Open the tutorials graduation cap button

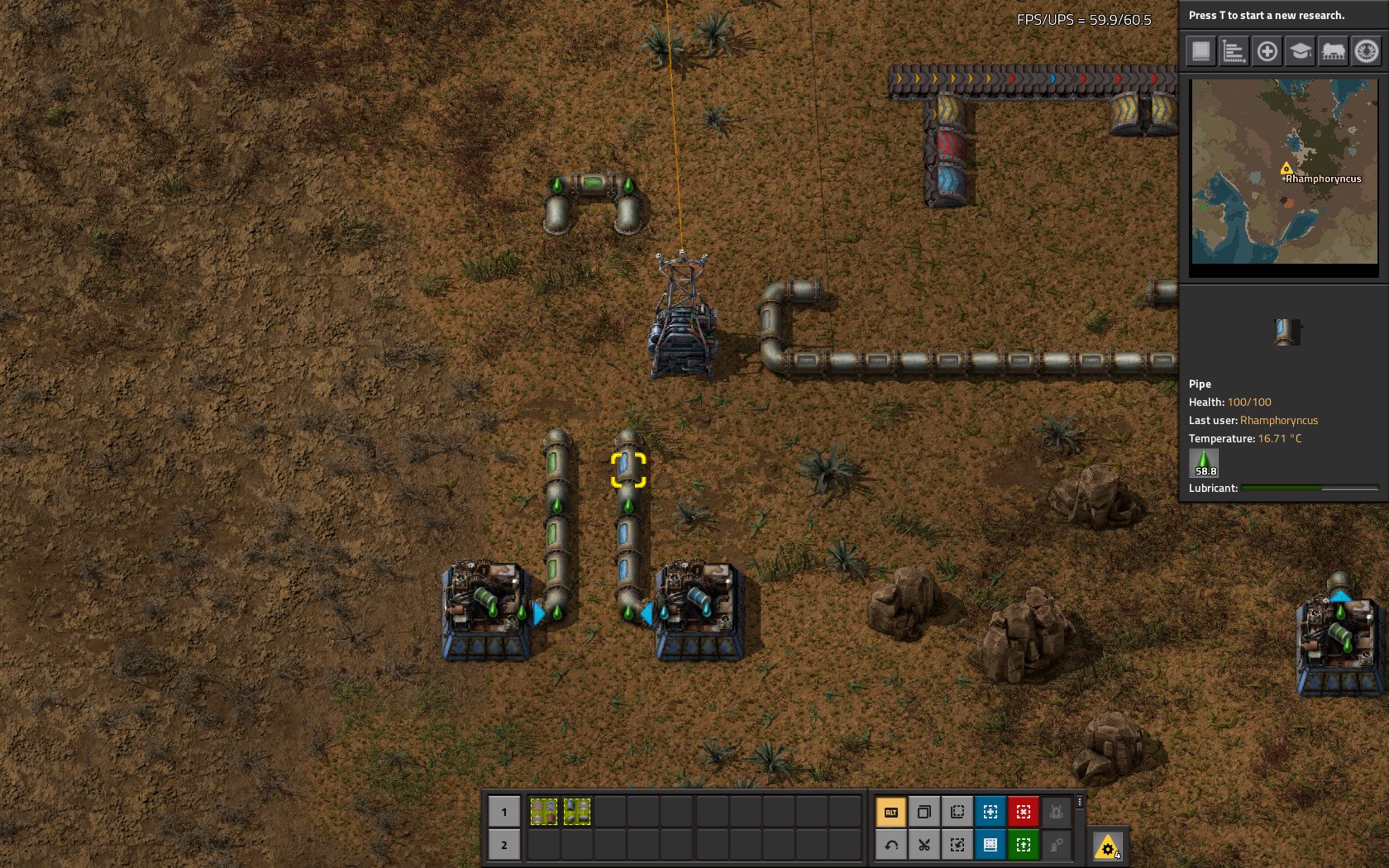click(x=1300, y=51)
